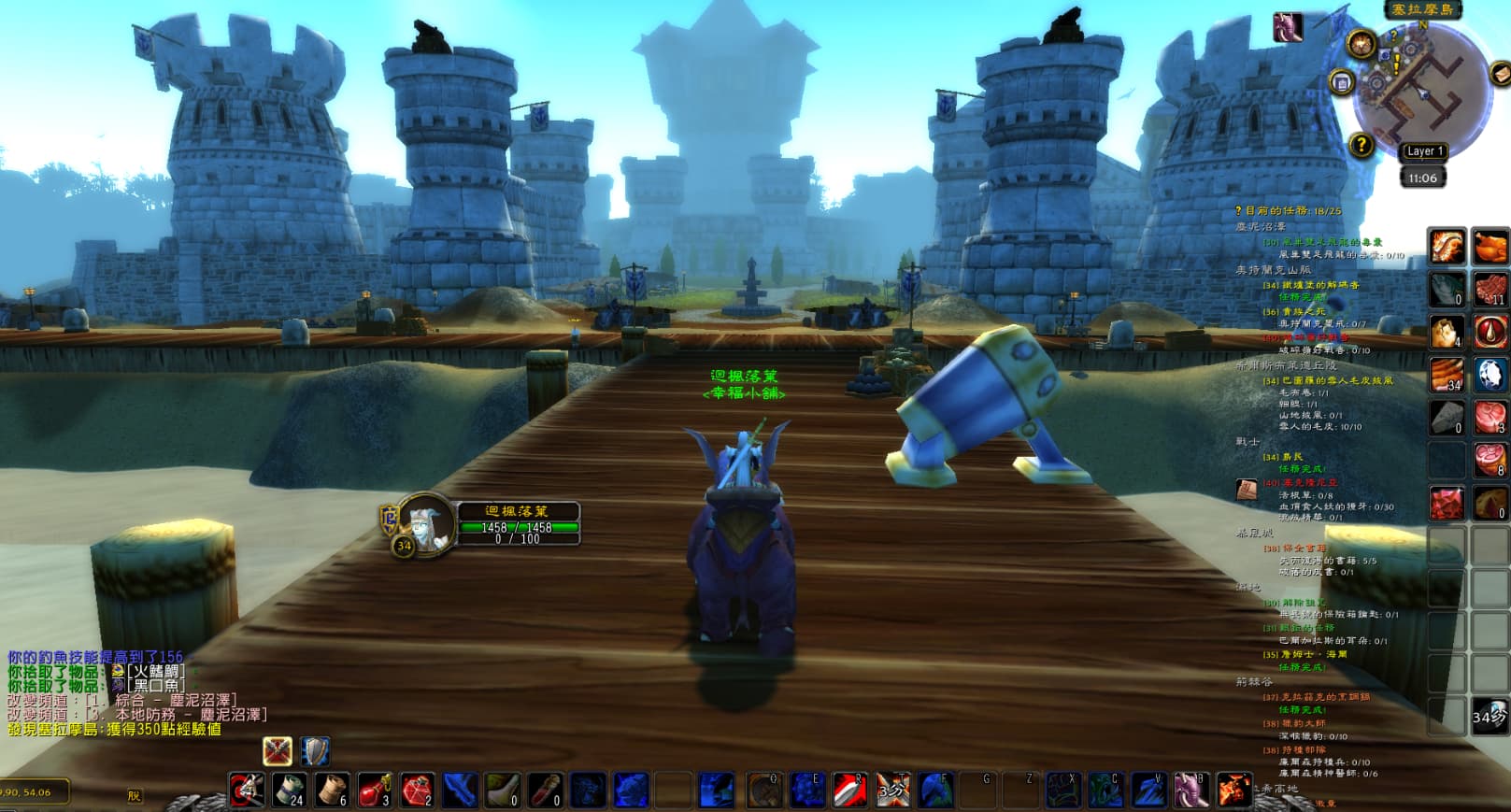This screenshot has height=812, width=1511.
Task: Drink the red potion with count 3
Action: click(374, 790)
